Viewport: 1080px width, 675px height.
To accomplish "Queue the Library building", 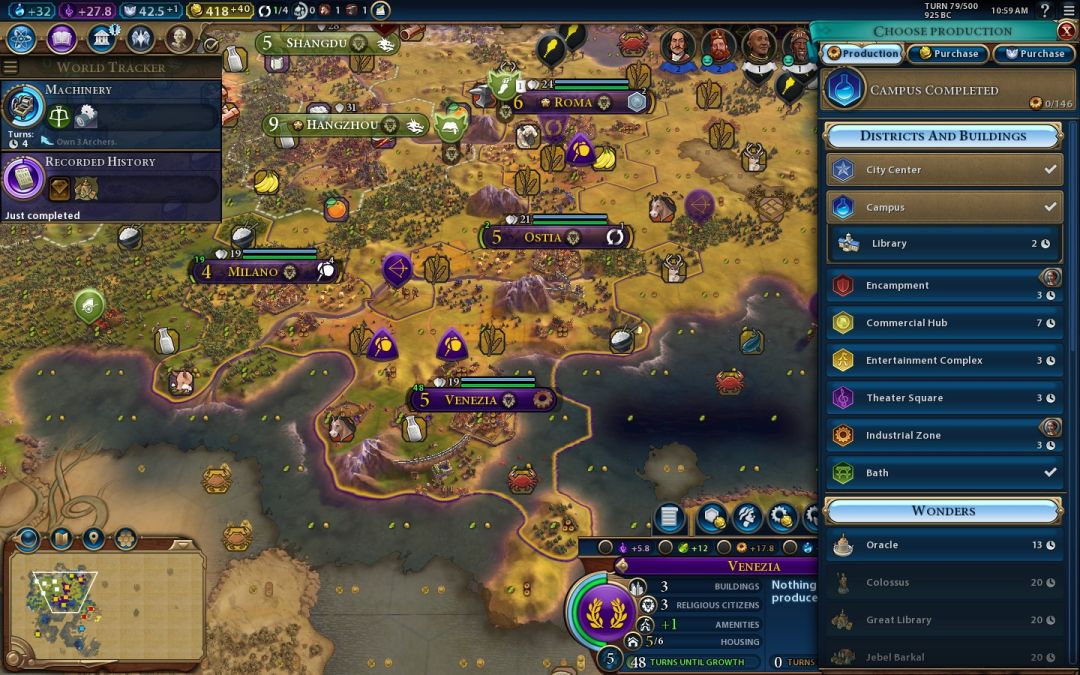I will click(x=944, y=243).
